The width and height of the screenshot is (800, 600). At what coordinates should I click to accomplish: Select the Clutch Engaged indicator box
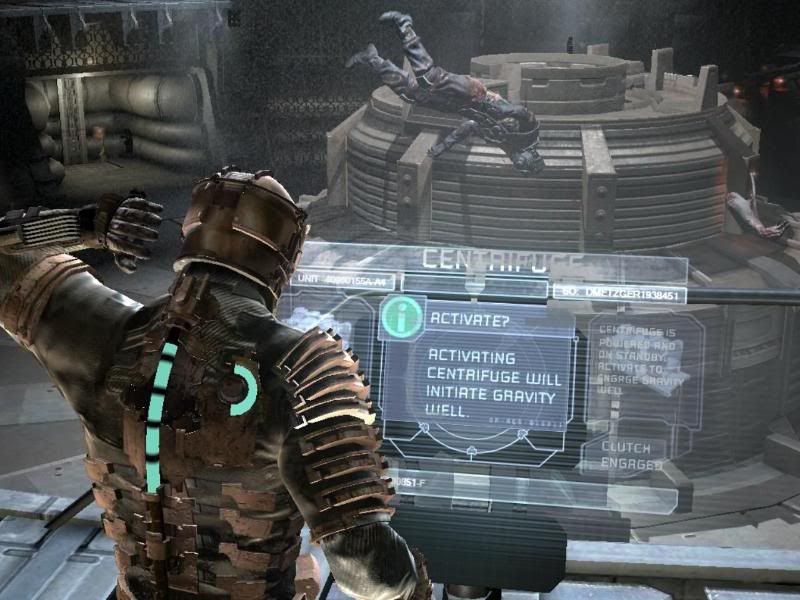(x=633, y=457)
